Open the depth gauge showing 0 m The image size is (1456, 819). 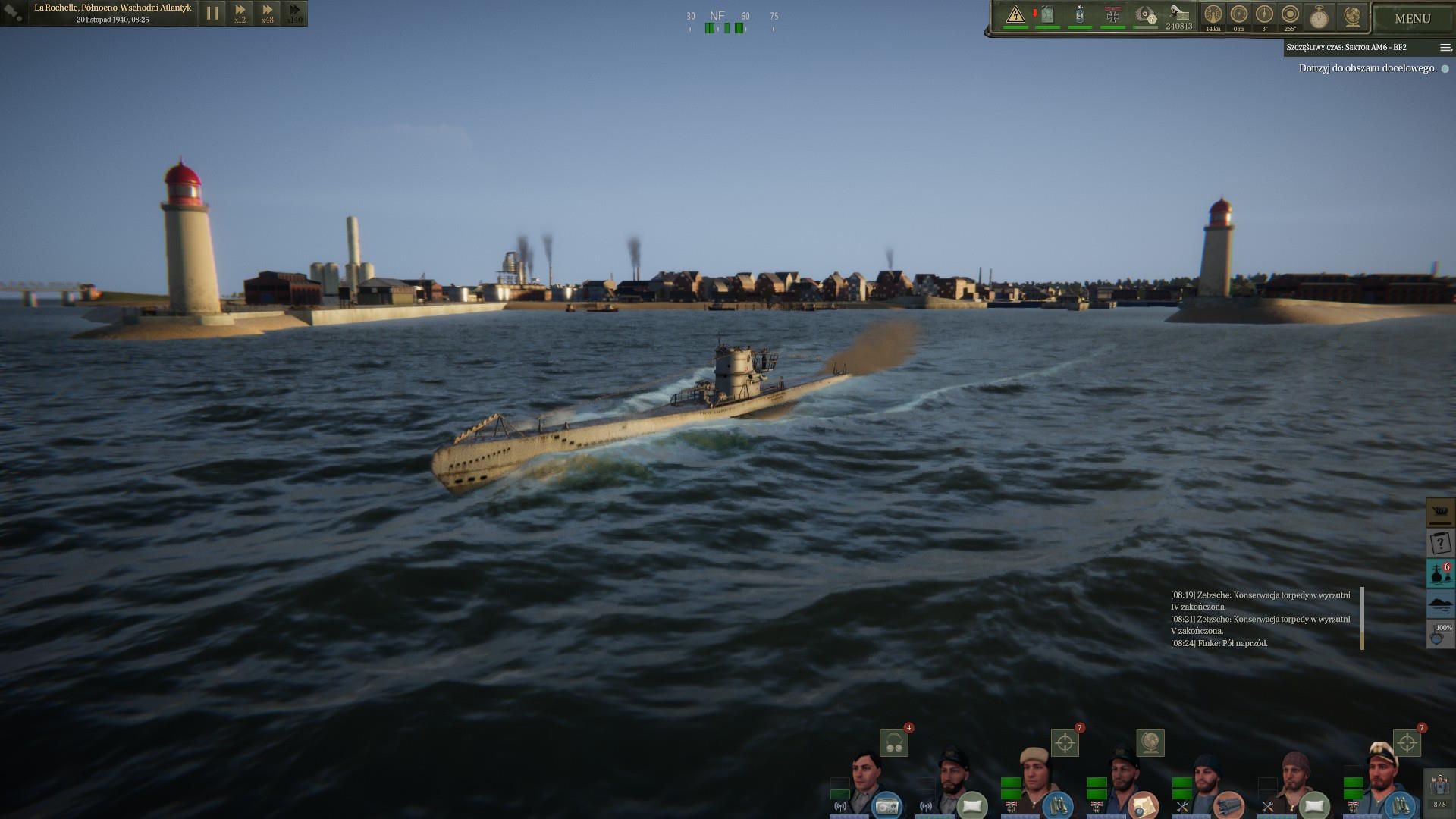pos(1239,16)
